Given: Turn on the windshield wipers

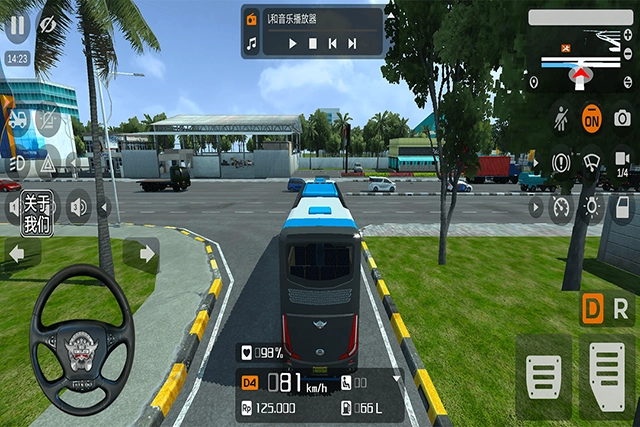Looking at the screenshot, I should (591, 162).
